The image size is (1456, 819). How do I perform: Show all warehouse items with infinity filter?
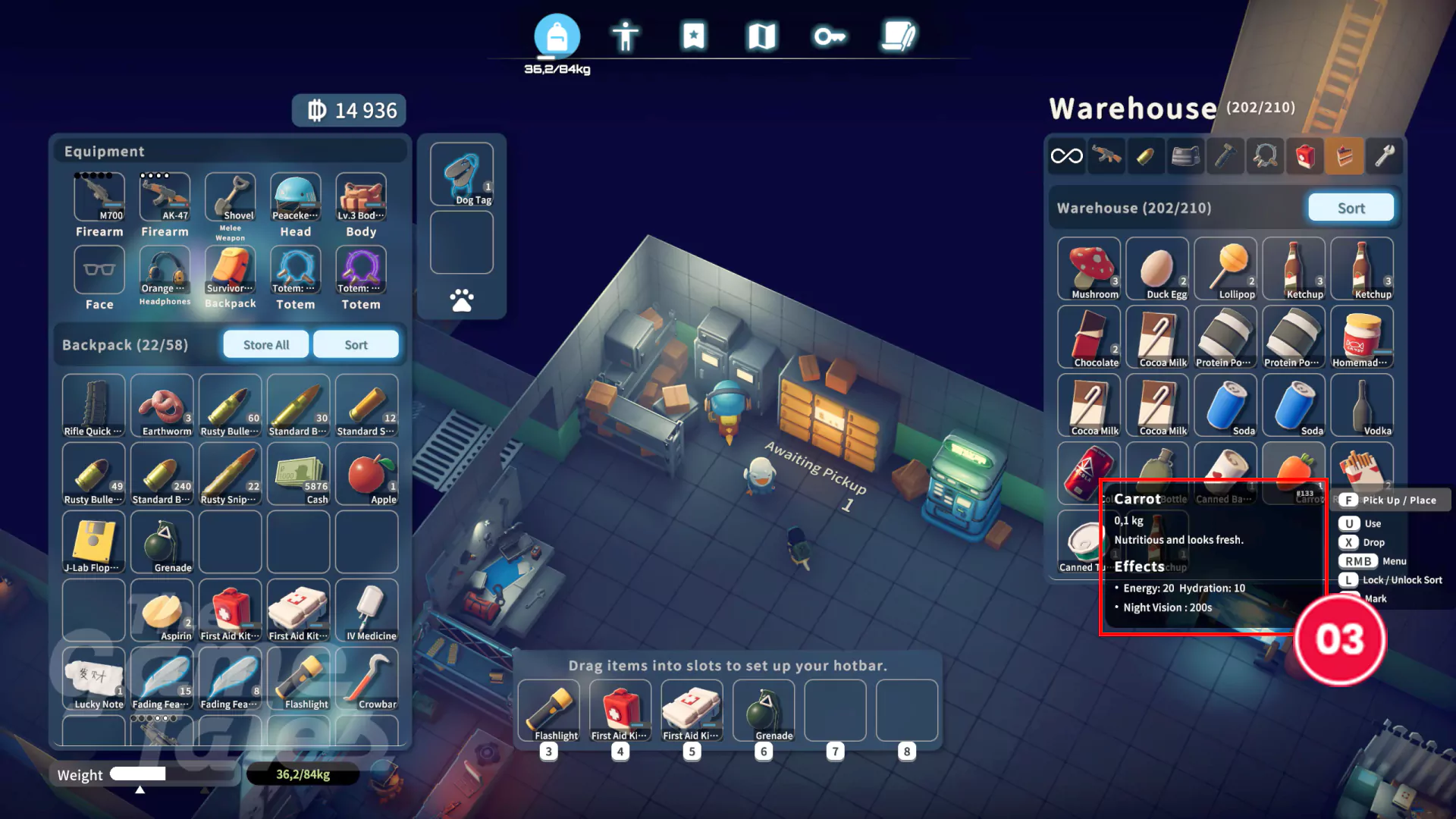click(x=1066, y=156)
